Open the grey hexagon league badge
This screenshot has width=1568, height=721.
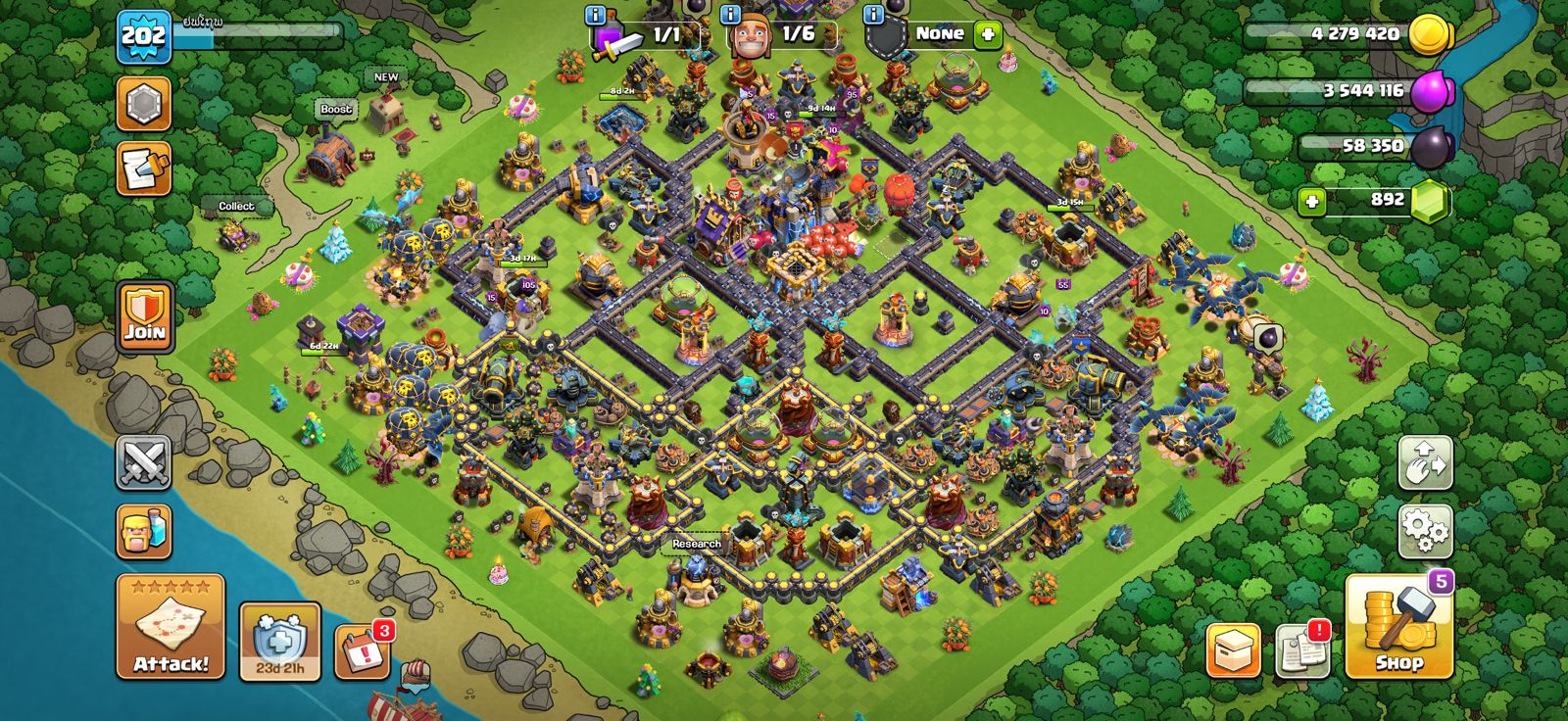click(144, 103)
